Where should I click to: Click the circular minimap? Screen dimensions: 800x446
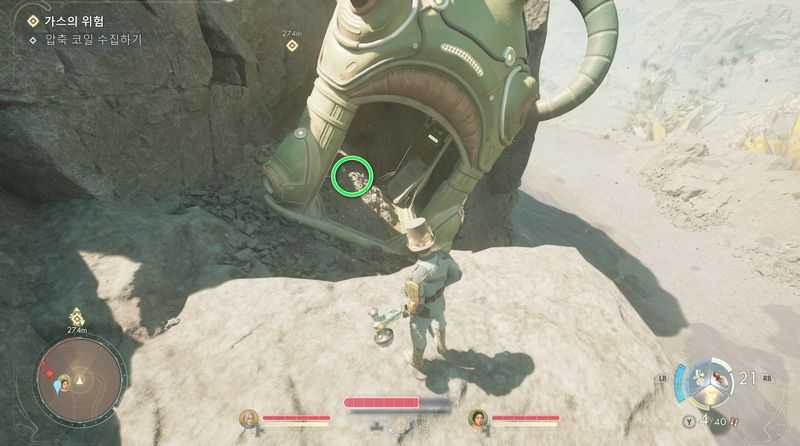[x=78, y=380]
